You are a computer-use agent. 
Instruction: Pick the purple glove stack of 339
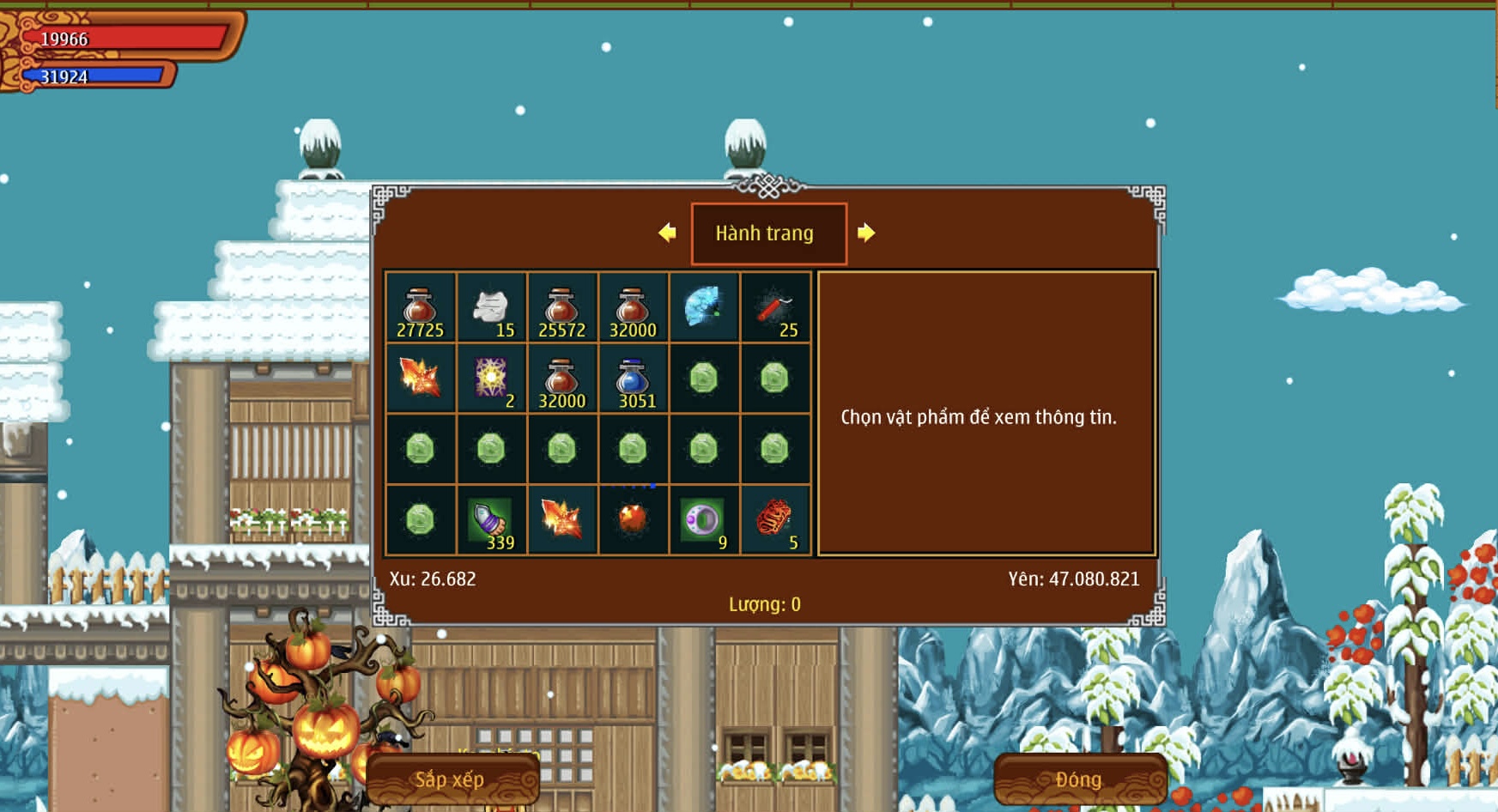point(491,520)
